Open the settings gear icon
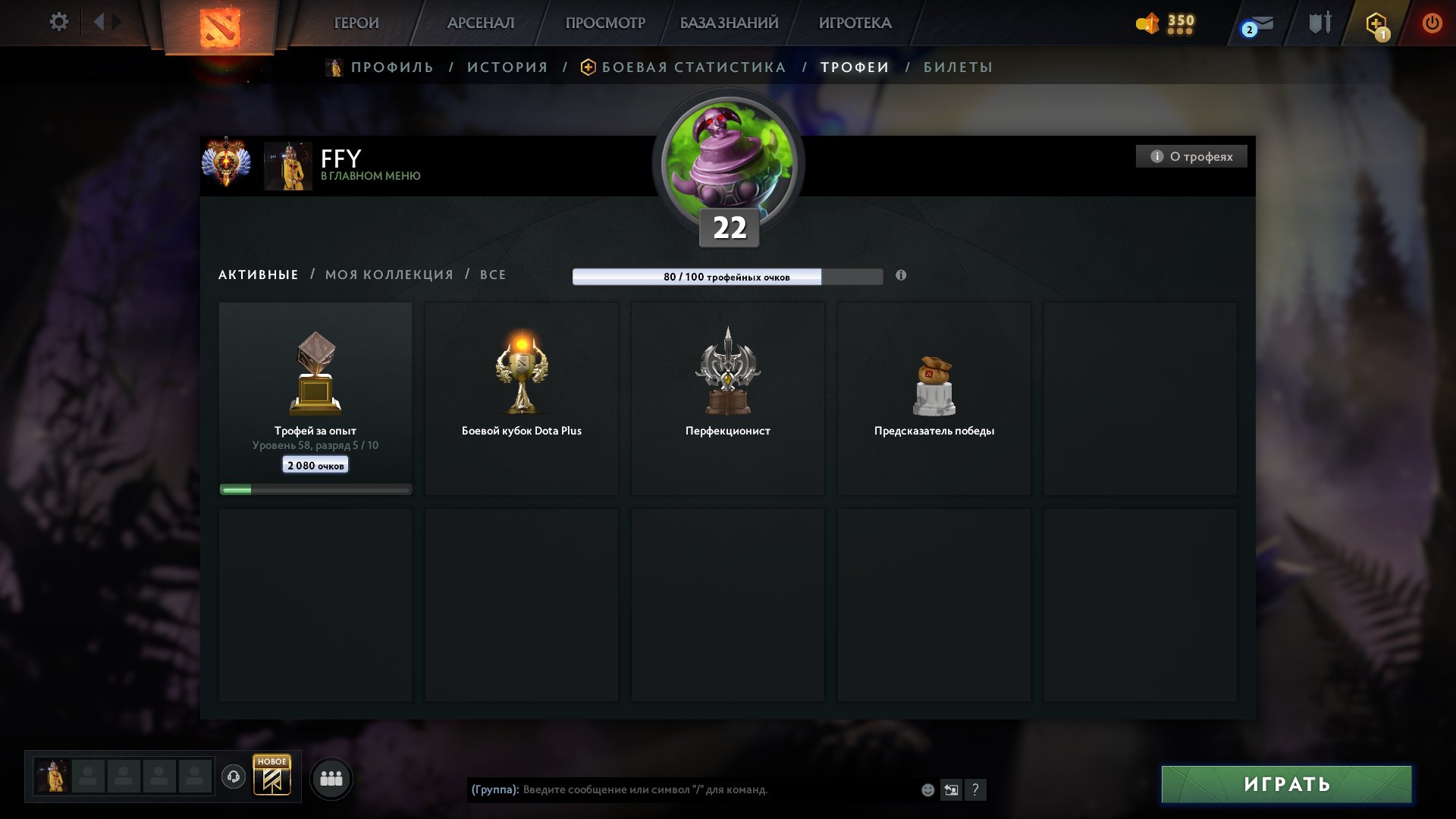Viewport: 1456px width, 819px height. (58, 22)
